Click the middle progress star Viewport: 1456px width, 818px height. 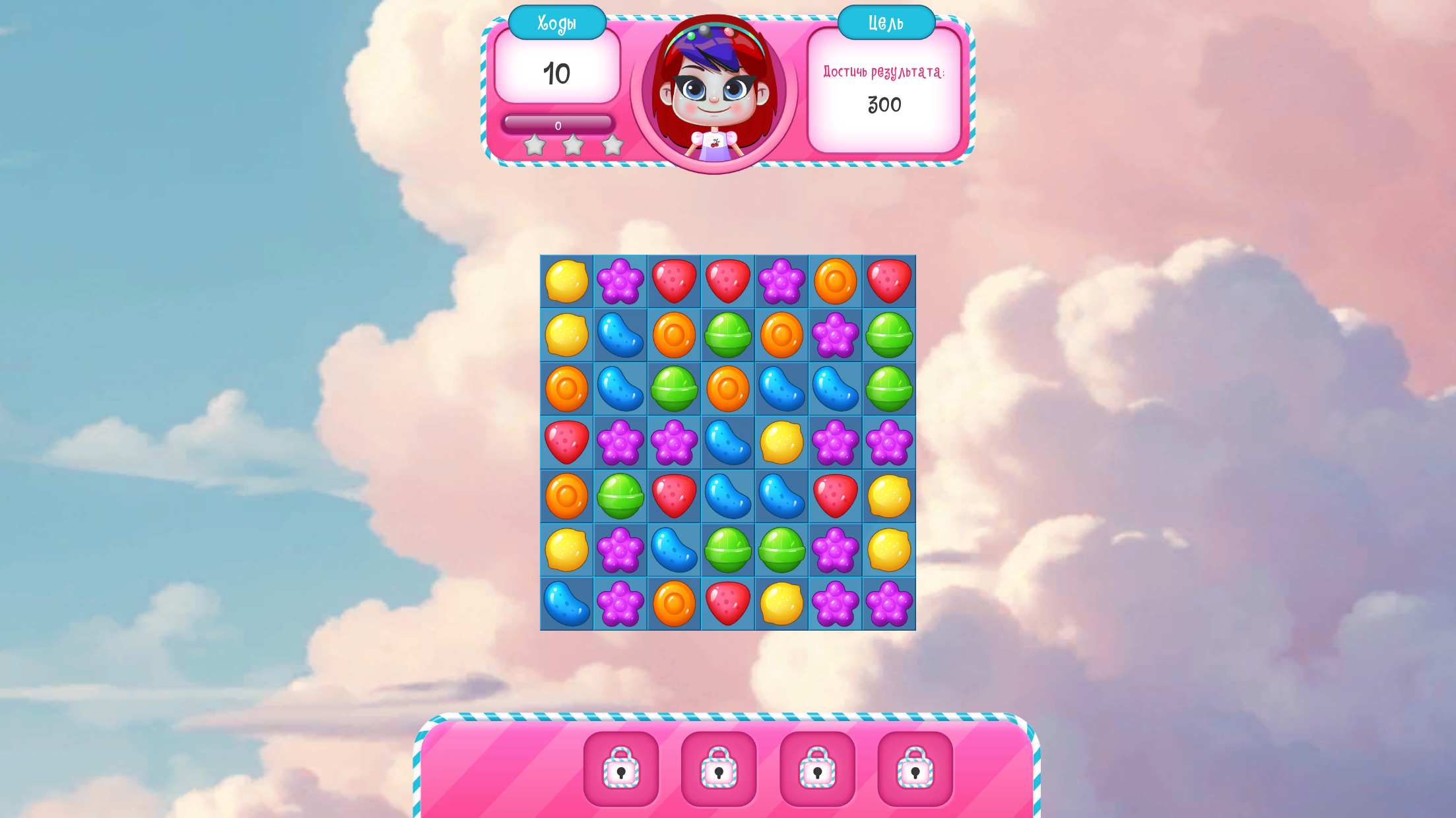click(573, 145)
